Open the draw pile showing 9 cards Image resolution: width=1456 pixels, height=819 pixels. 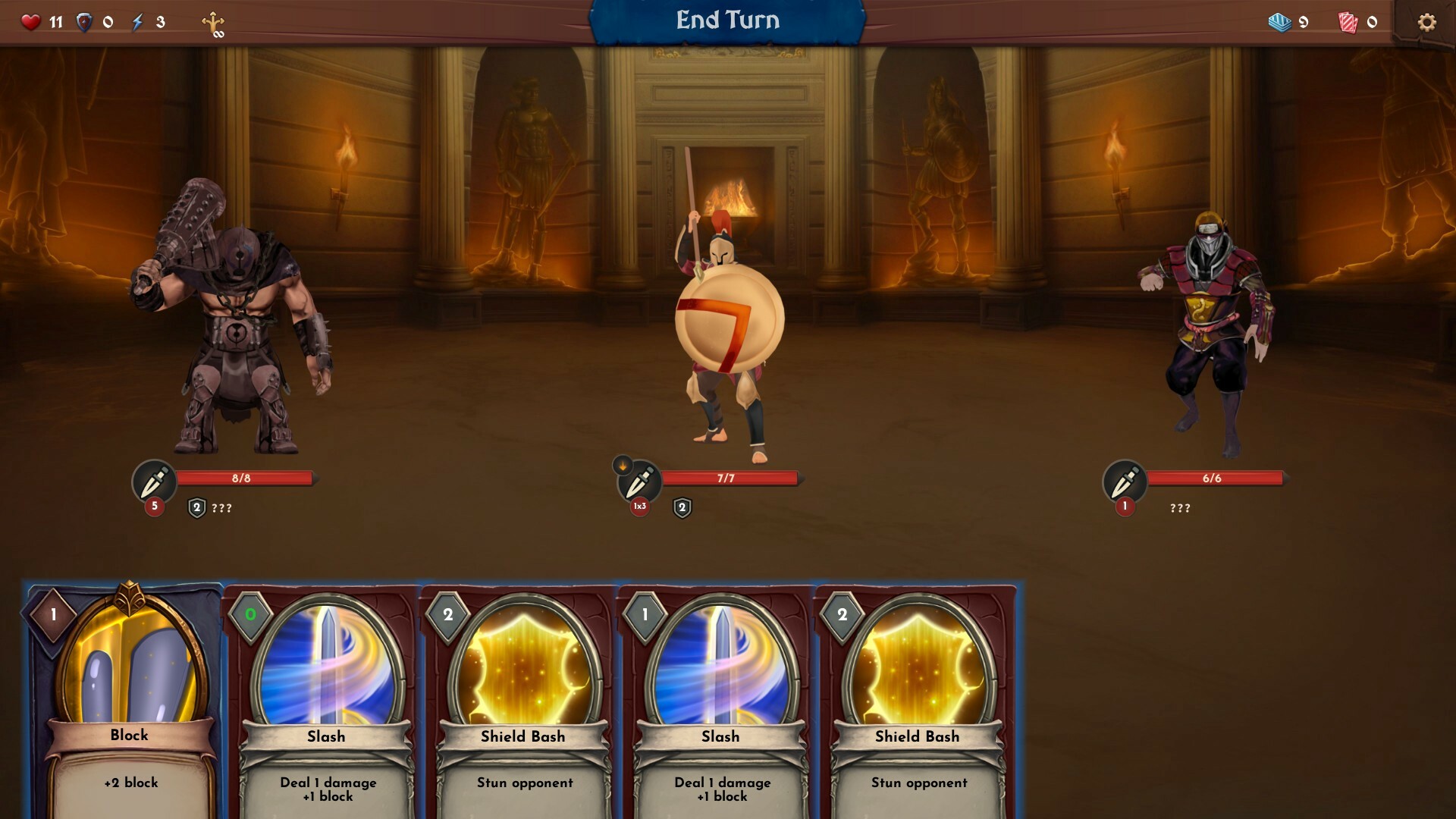(x=1281, y=22)
